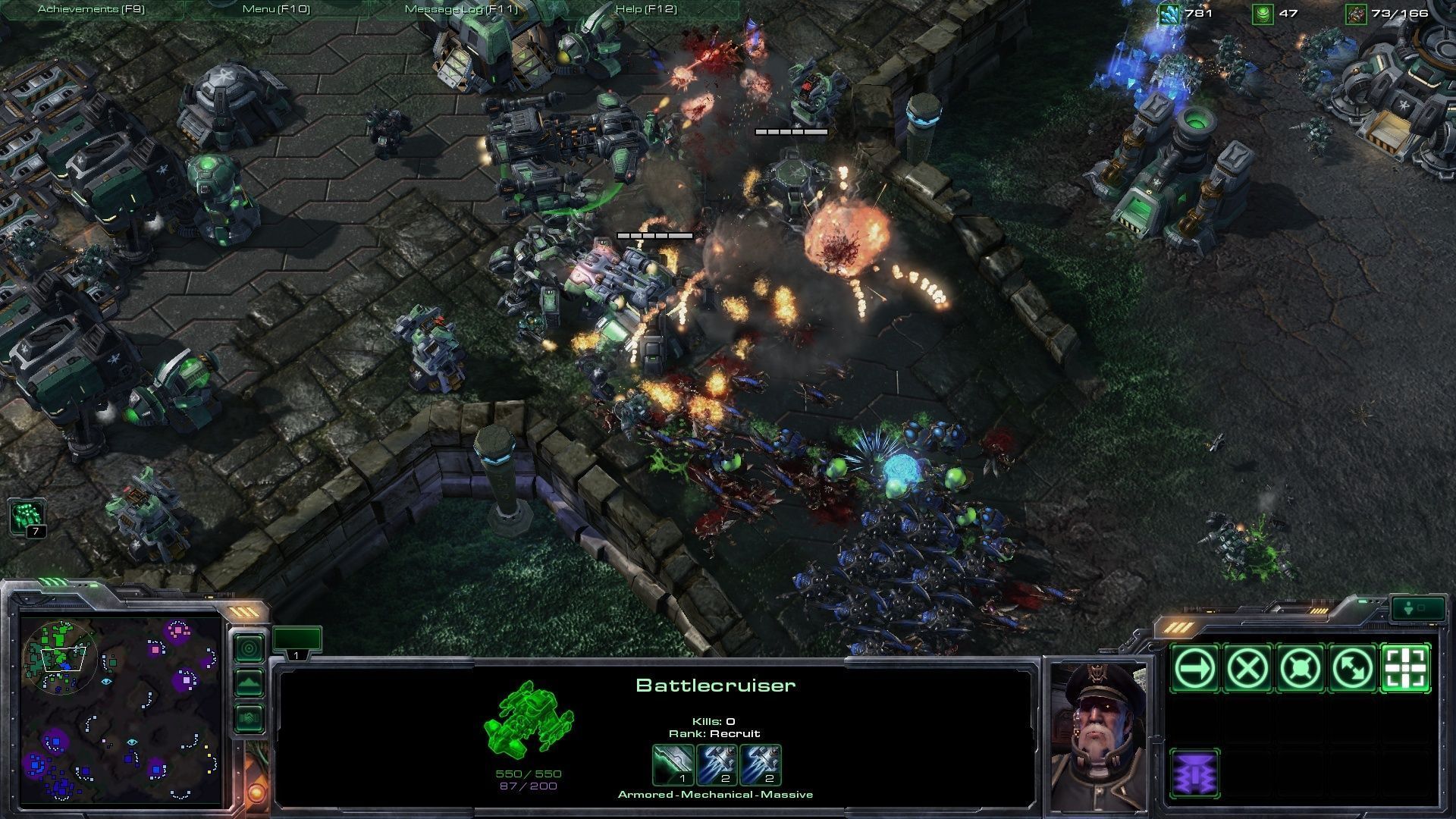Open the alliance handshake button
The height and width of the screenshot is (819, 1456).
249,717
